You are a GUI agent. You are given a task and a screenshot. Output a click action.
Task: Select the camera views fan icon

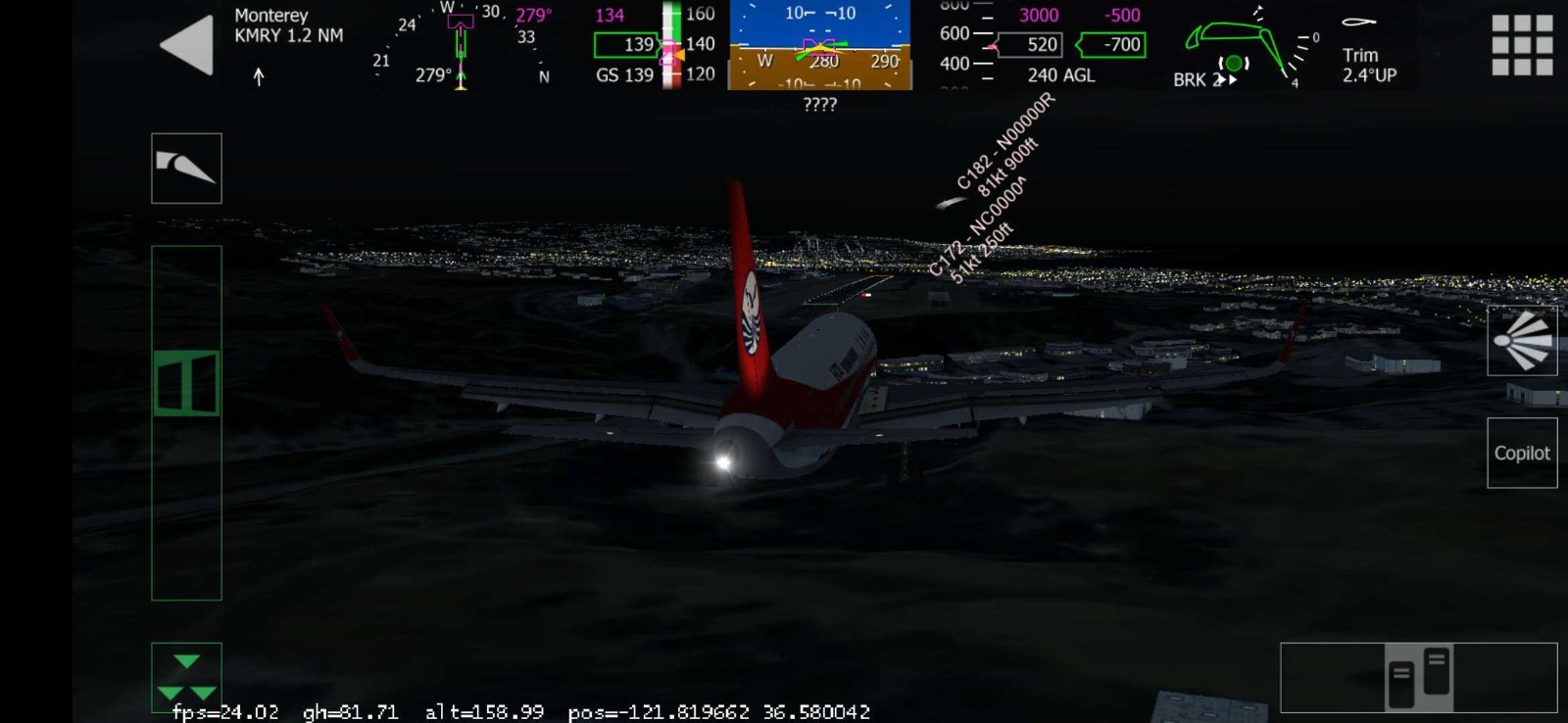pos(1523,340)
